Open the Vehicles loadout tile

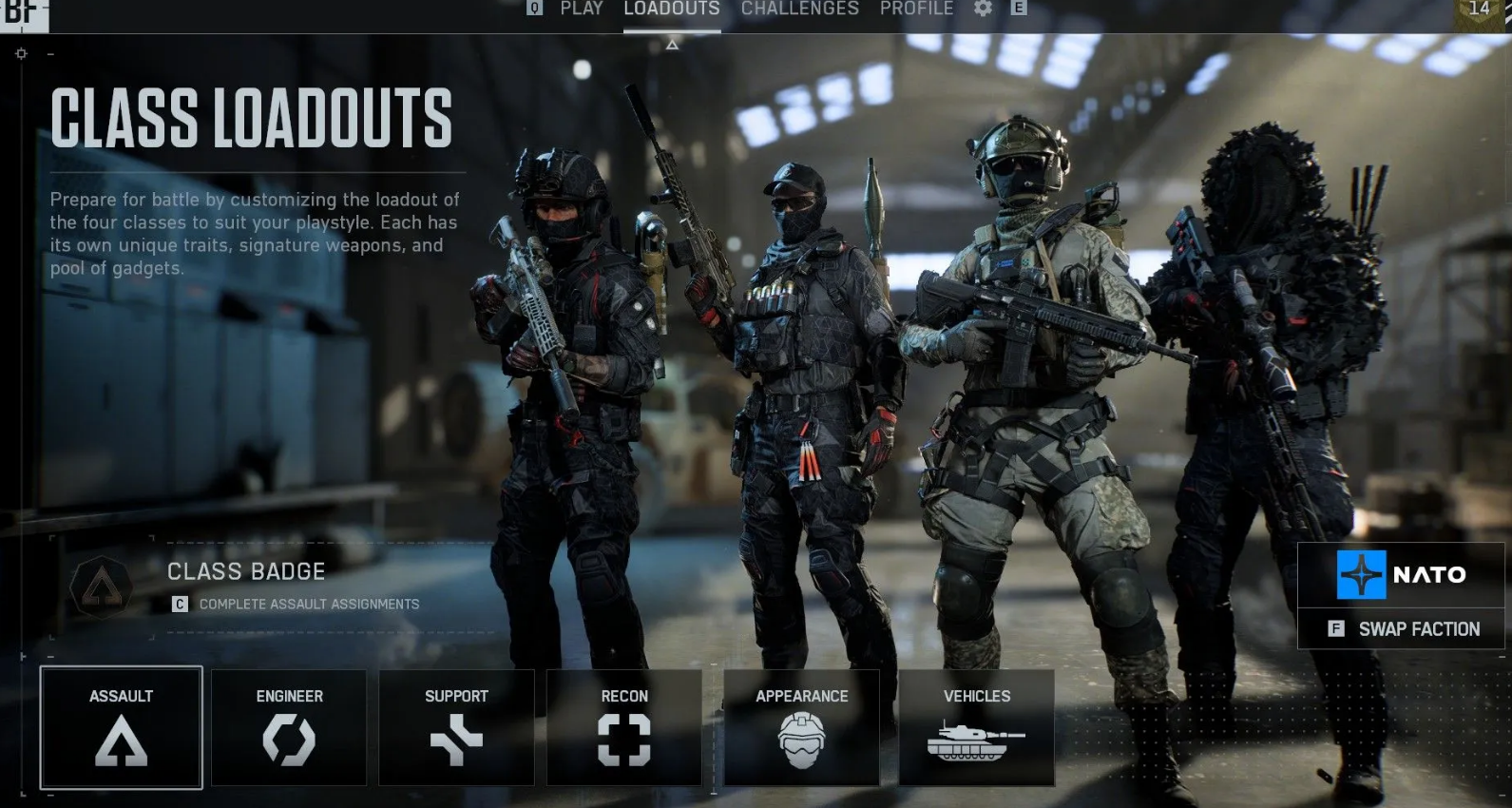[976, 727]
